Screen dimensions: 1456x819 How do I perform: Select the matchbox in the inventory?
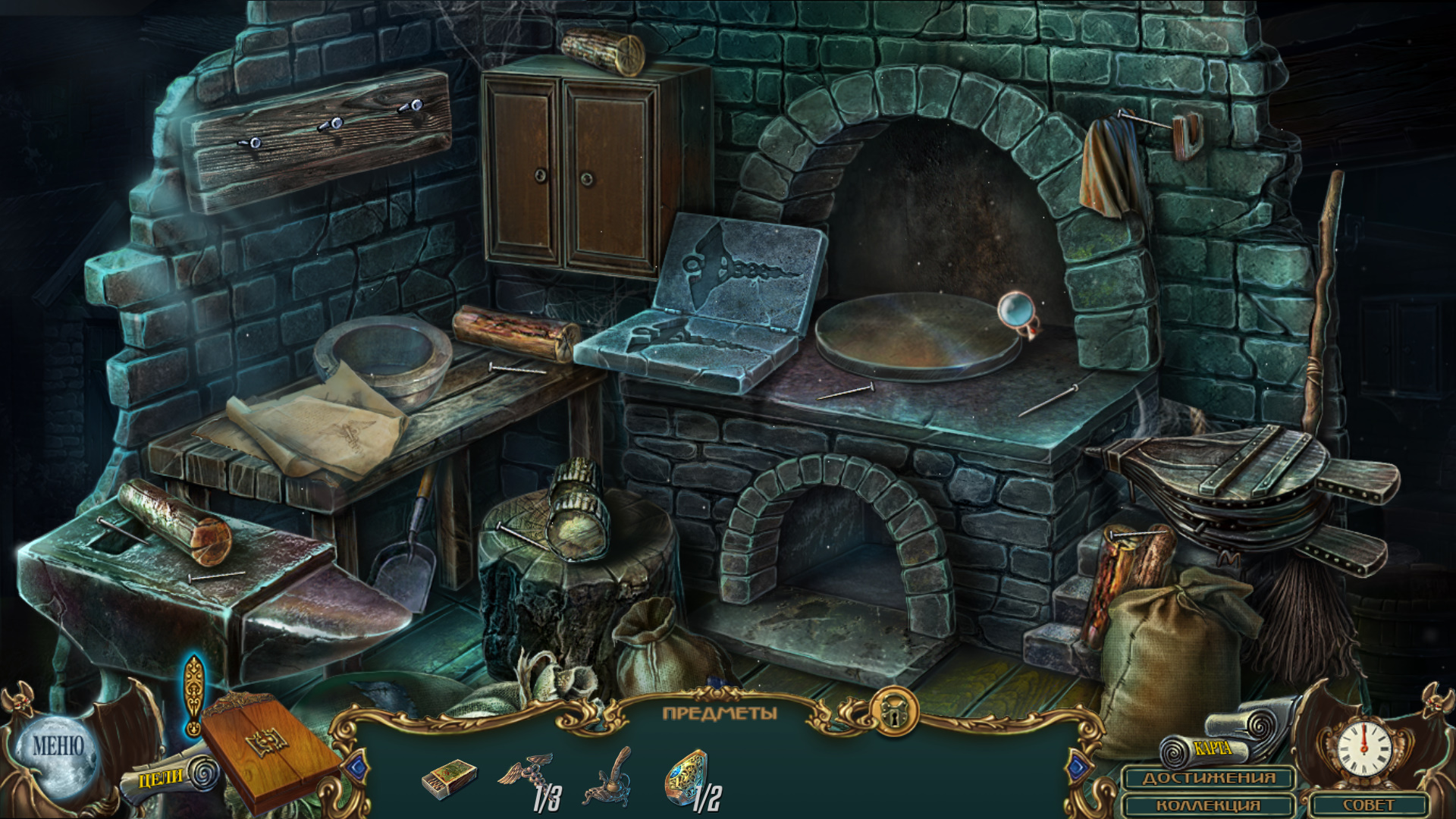pos(449,779)
